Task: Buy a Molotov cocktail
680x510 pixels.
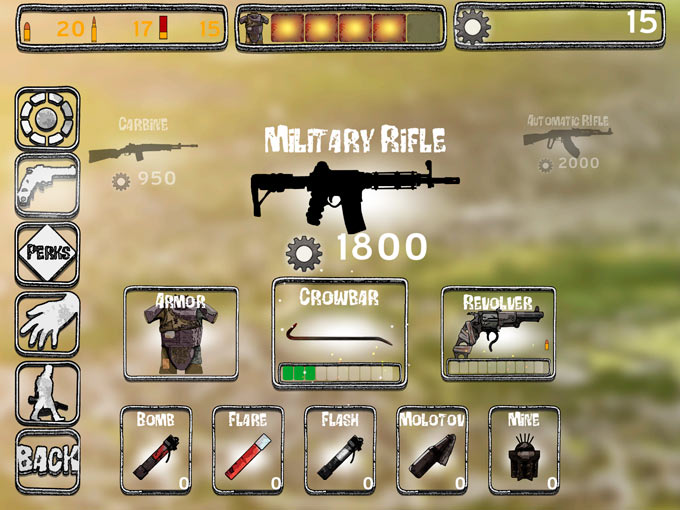Action: 432,449
